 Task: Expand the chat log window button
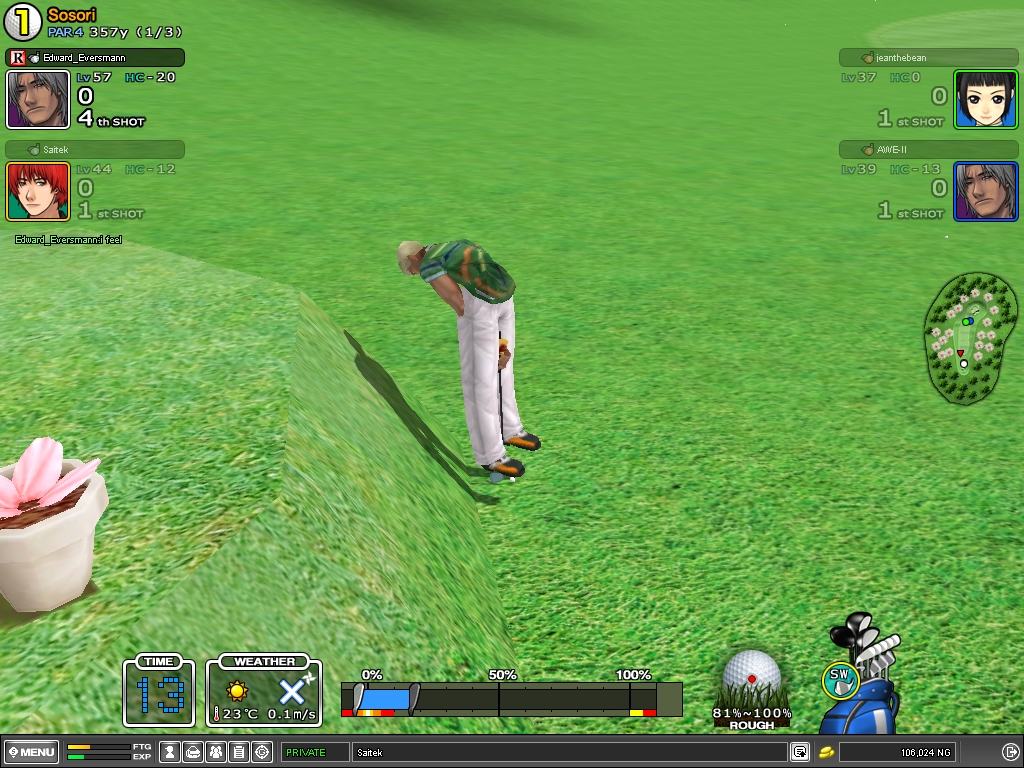pyautogui.click(x=800, y=752)
